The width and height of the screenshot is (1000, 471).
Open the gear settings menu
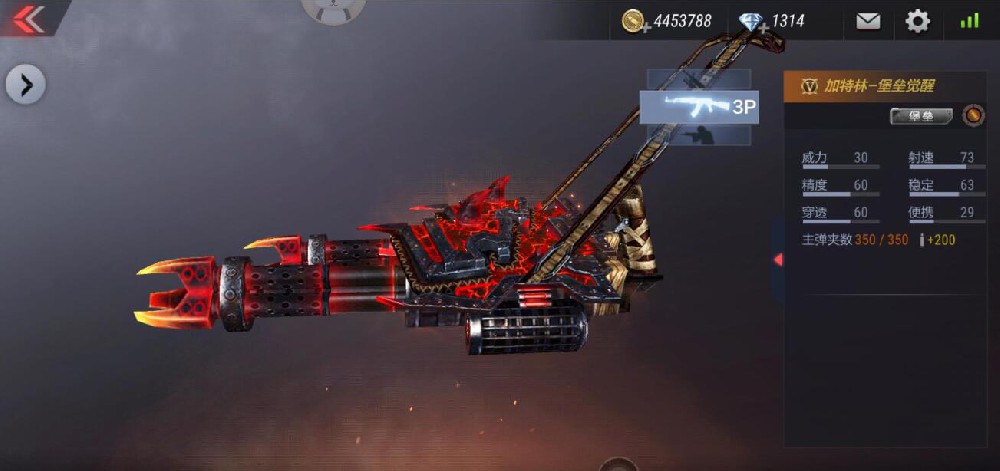pyautogui.click(x=917, y=21)
